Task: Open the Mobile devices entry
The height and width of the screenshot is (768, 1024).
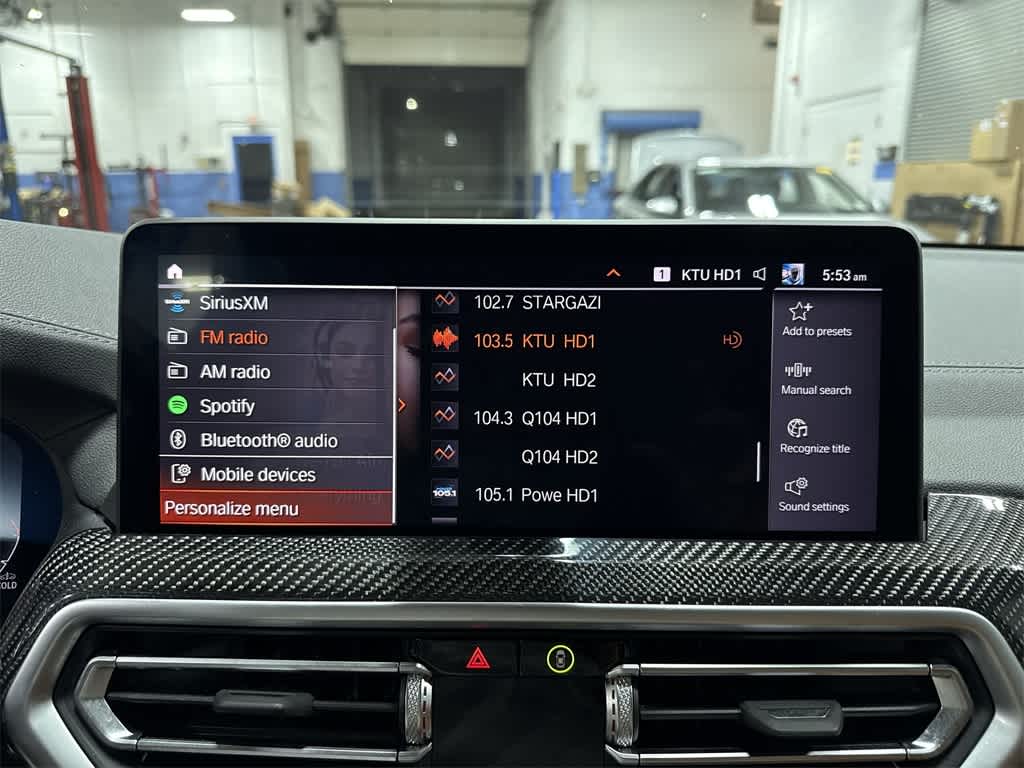Action: [257, 474]
